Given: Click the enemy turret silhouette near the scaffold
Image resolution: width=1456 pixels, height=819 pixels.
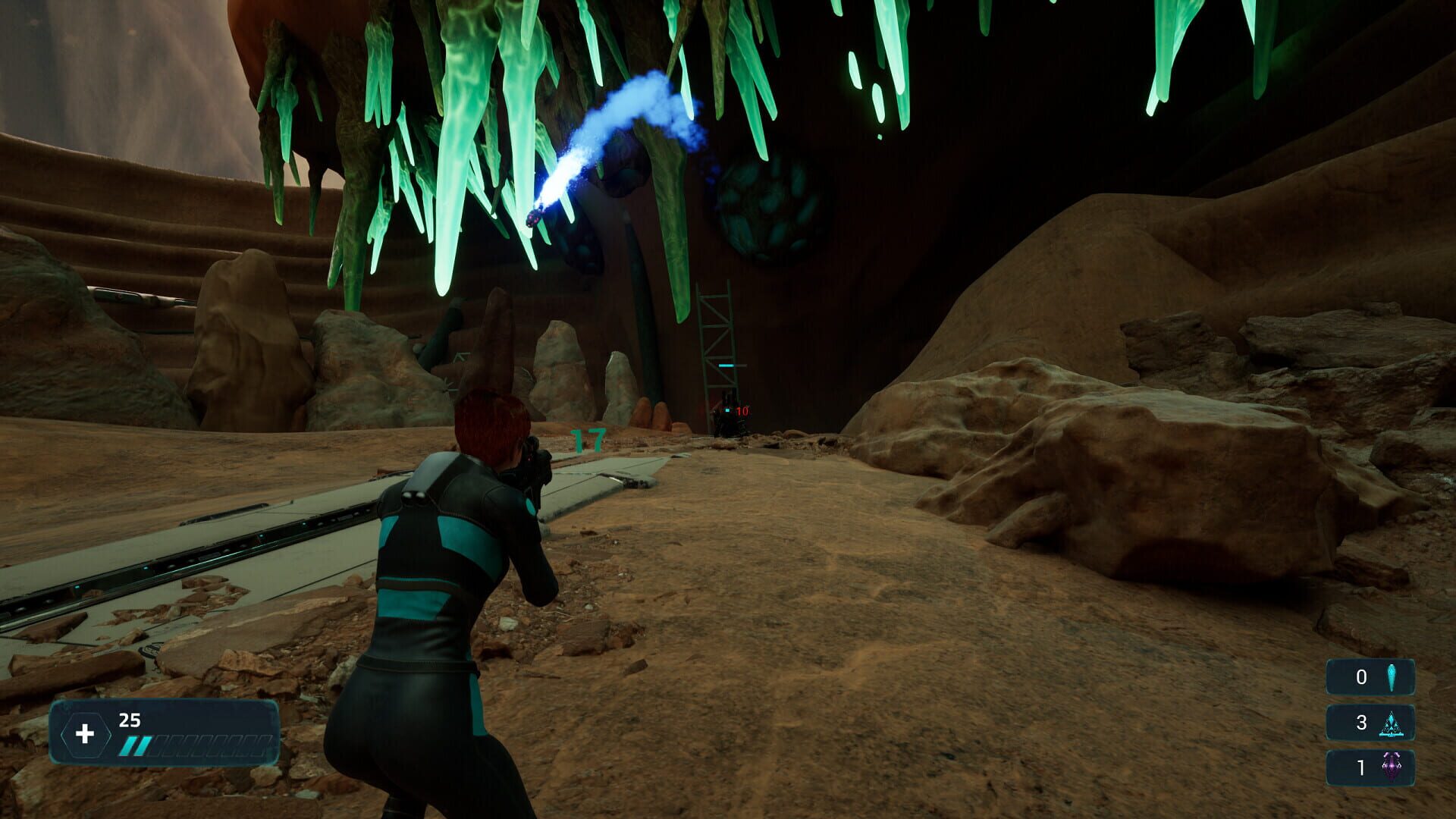Looking at the screenshot, I should pyautogui.click(x=730, y=416).
